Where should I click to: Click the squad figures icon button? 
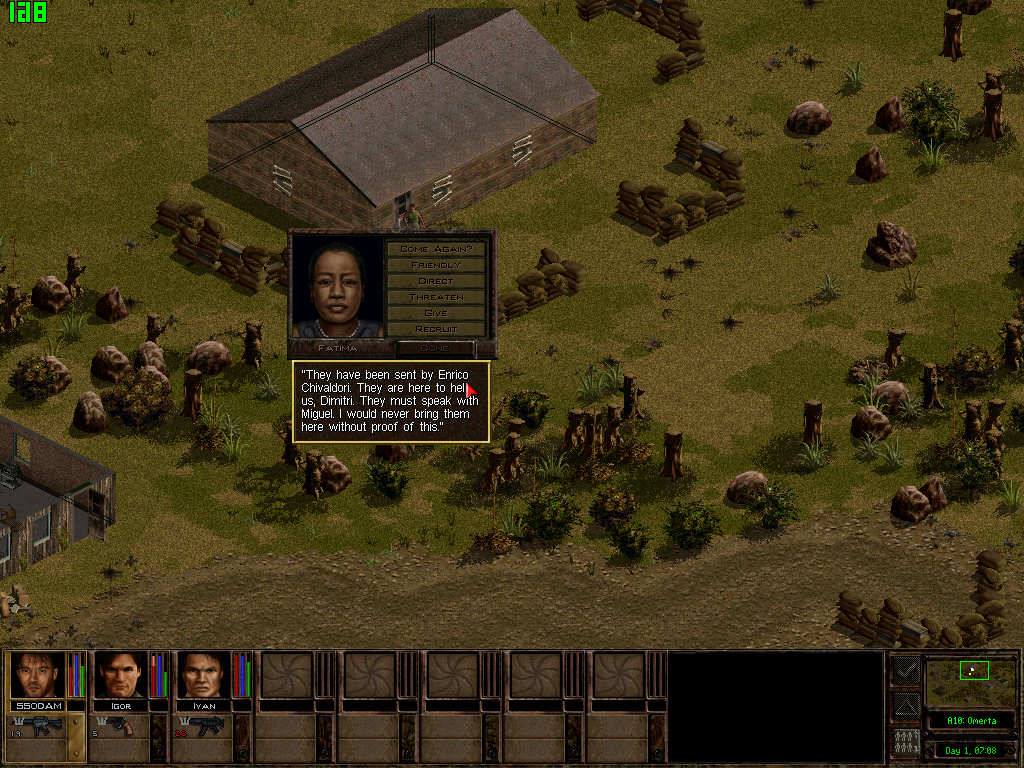click(x=906, y=743)
